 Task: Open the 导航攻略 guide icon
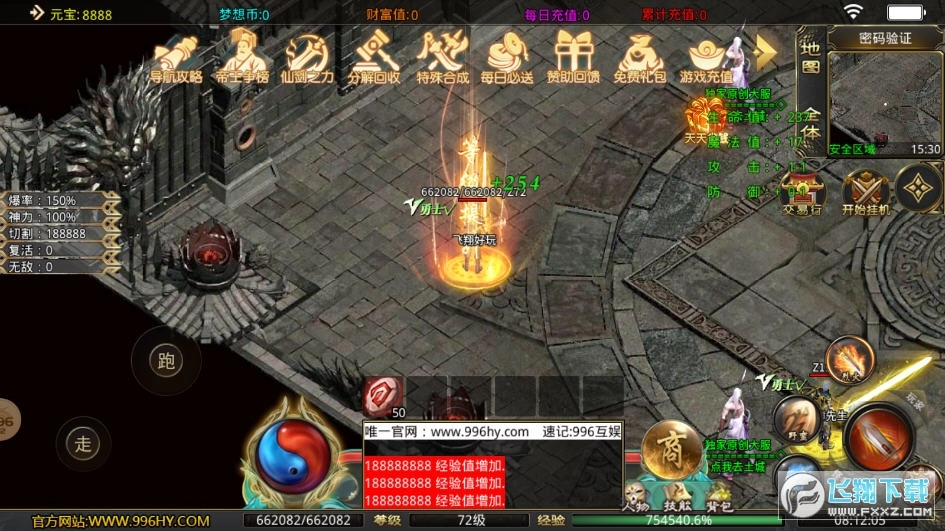tap(176, 58)
